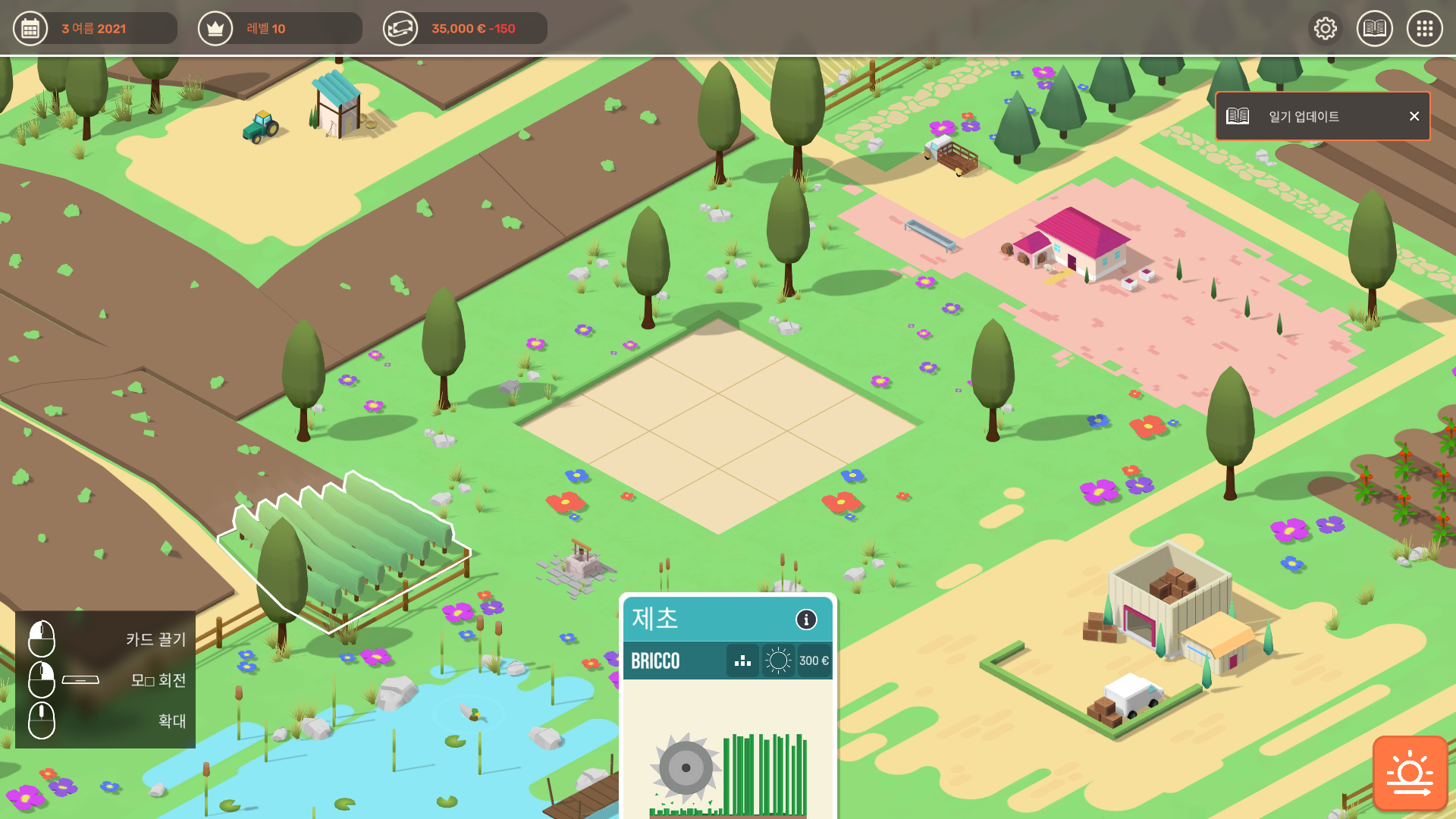Open the journal book icon
1456x819 pixels.
(x=1375, y=28)
